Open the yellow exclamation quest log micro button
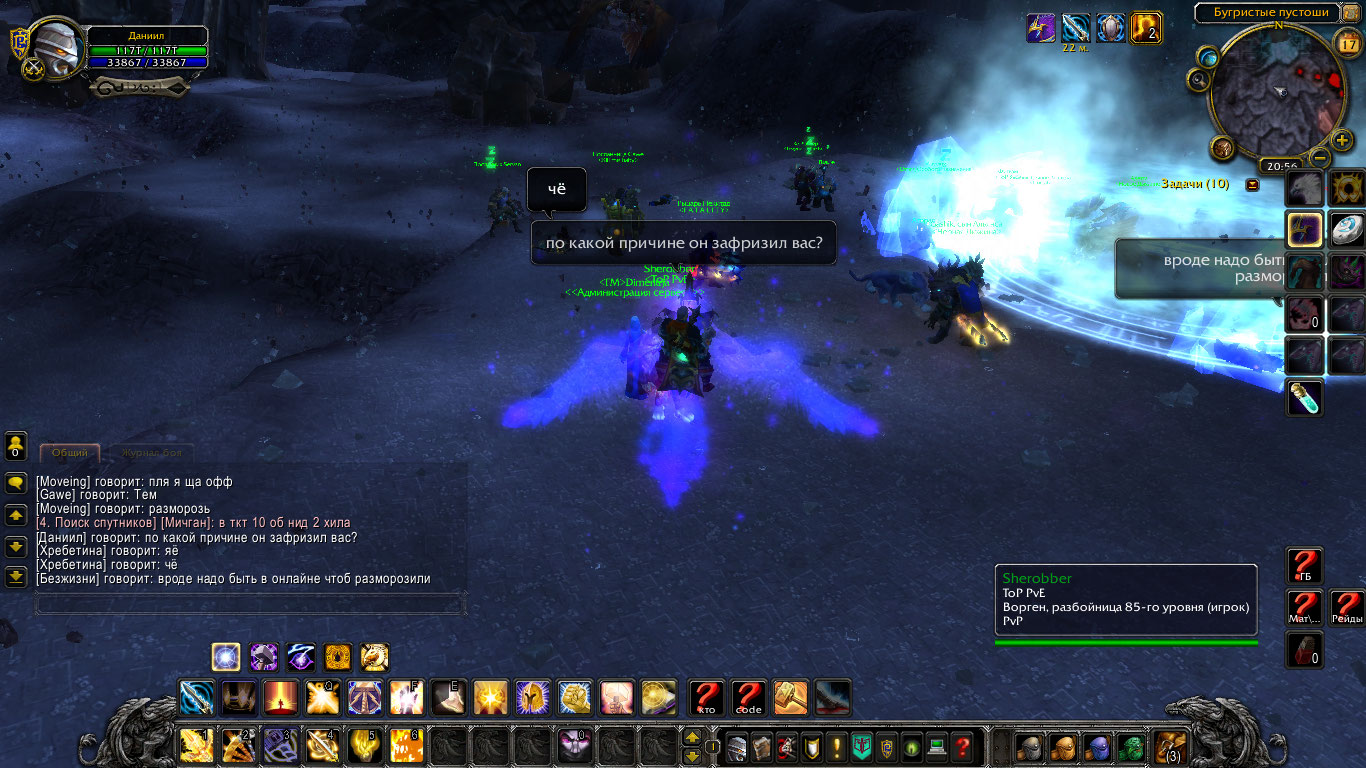1366x768 pixels. [836, 746]
